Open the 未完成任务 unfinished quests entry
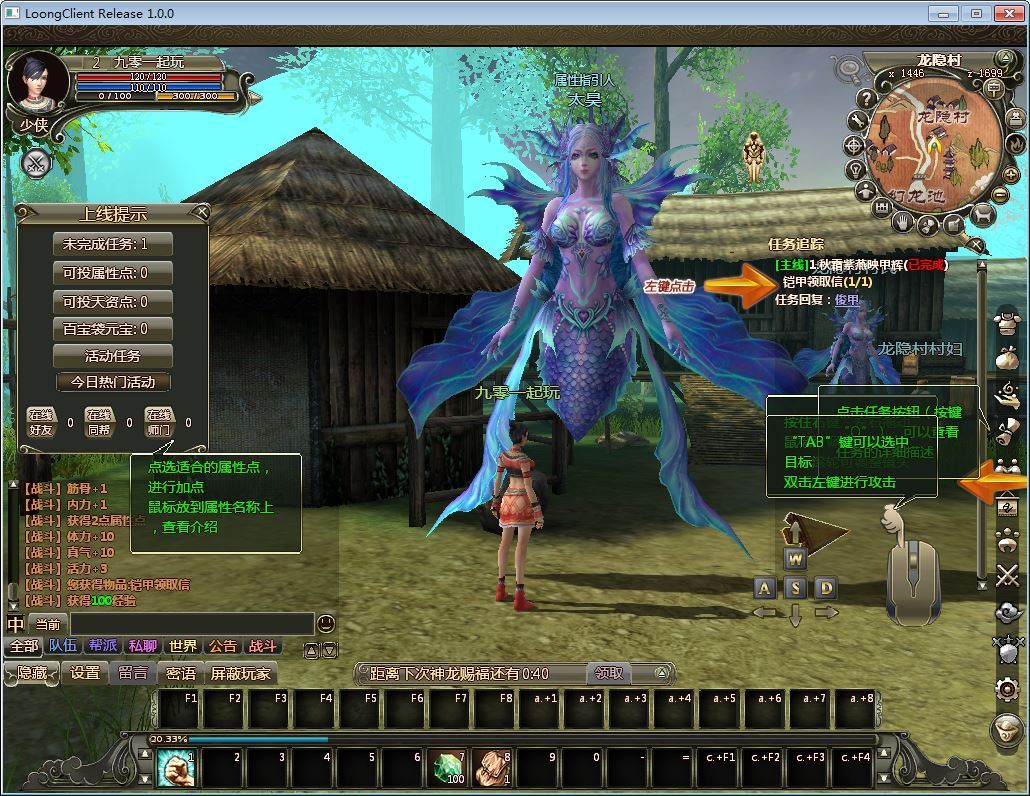This screenshot has height=796, width=1030. 112,244
